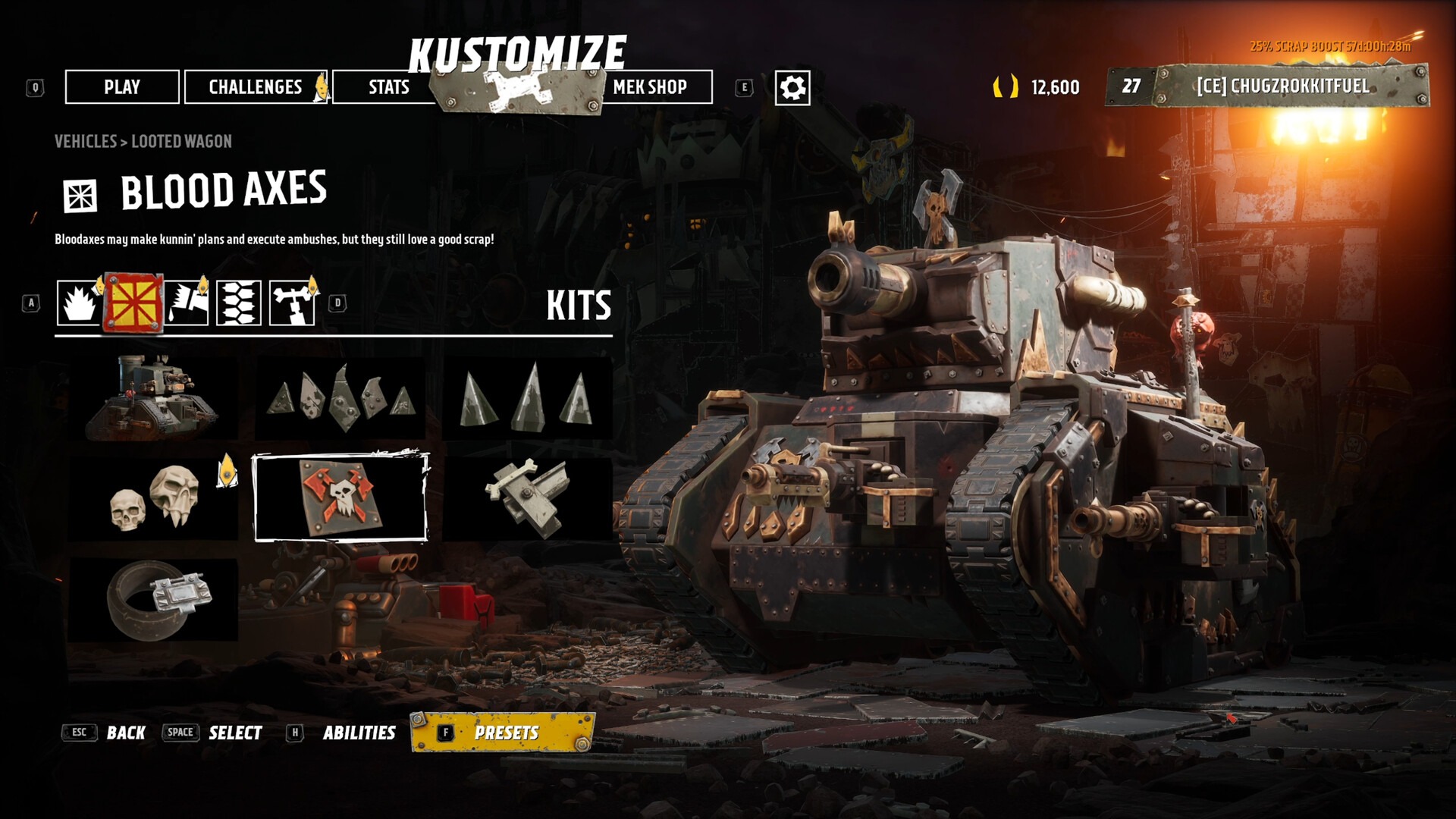The image size is (1456, 819).
Task: Select the wrench tool clan icon
Action: [292, 303]
